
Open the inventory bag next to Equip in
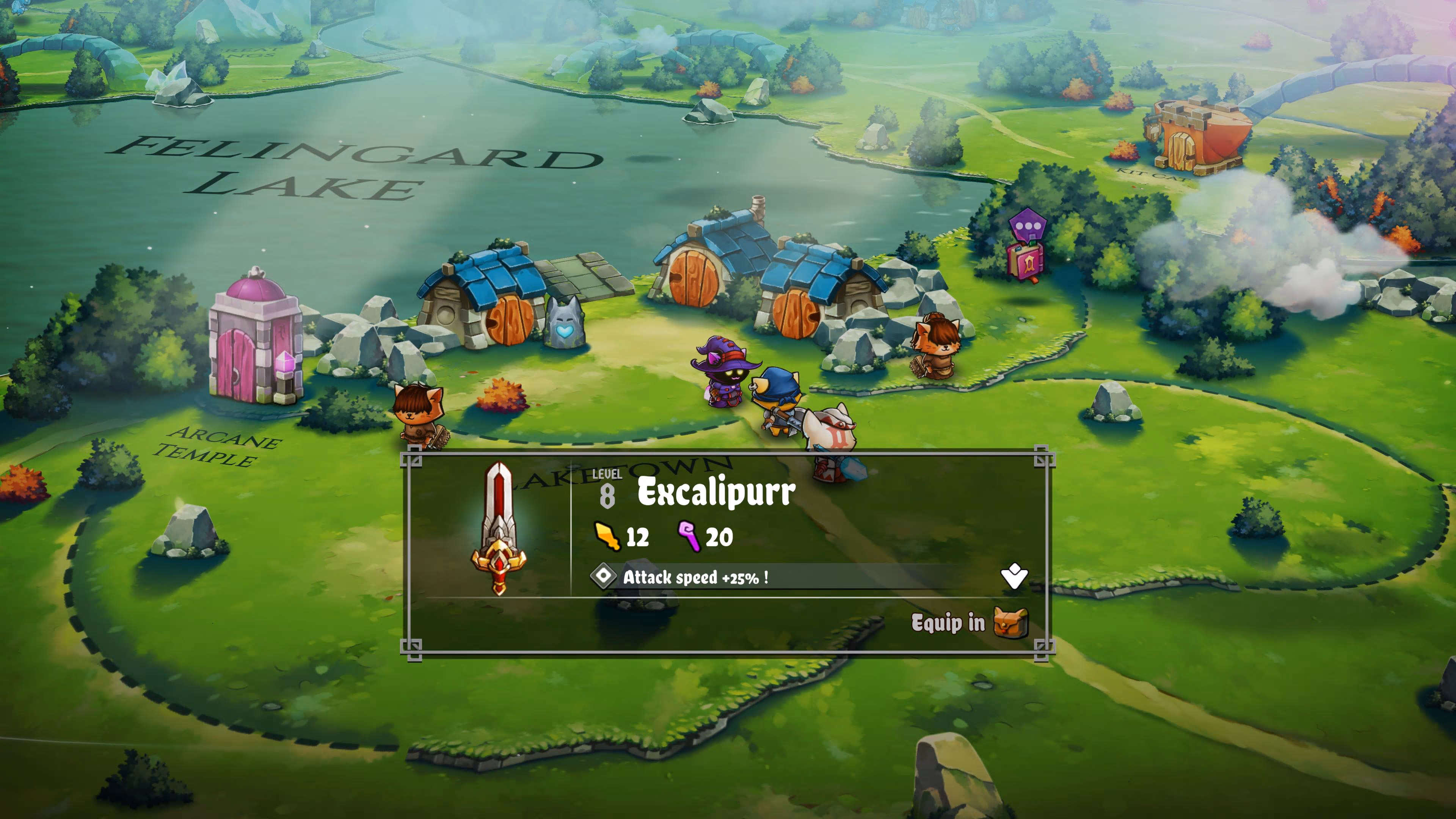click(x=1010, y=623)
